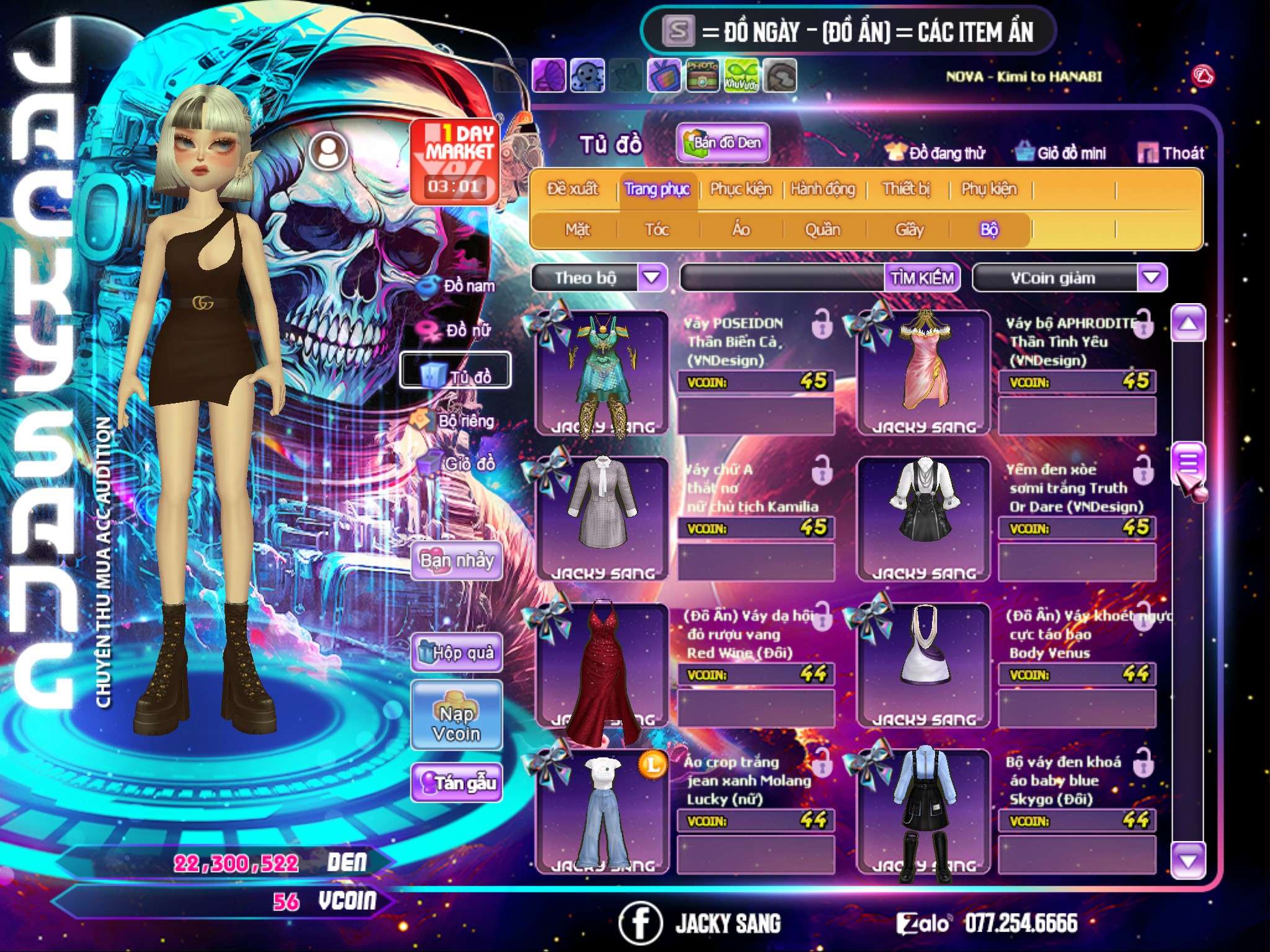Screen dimensions: 1270x952
Task: Open the VCoin giảm sort dropdown
Action: (1152, 277)
